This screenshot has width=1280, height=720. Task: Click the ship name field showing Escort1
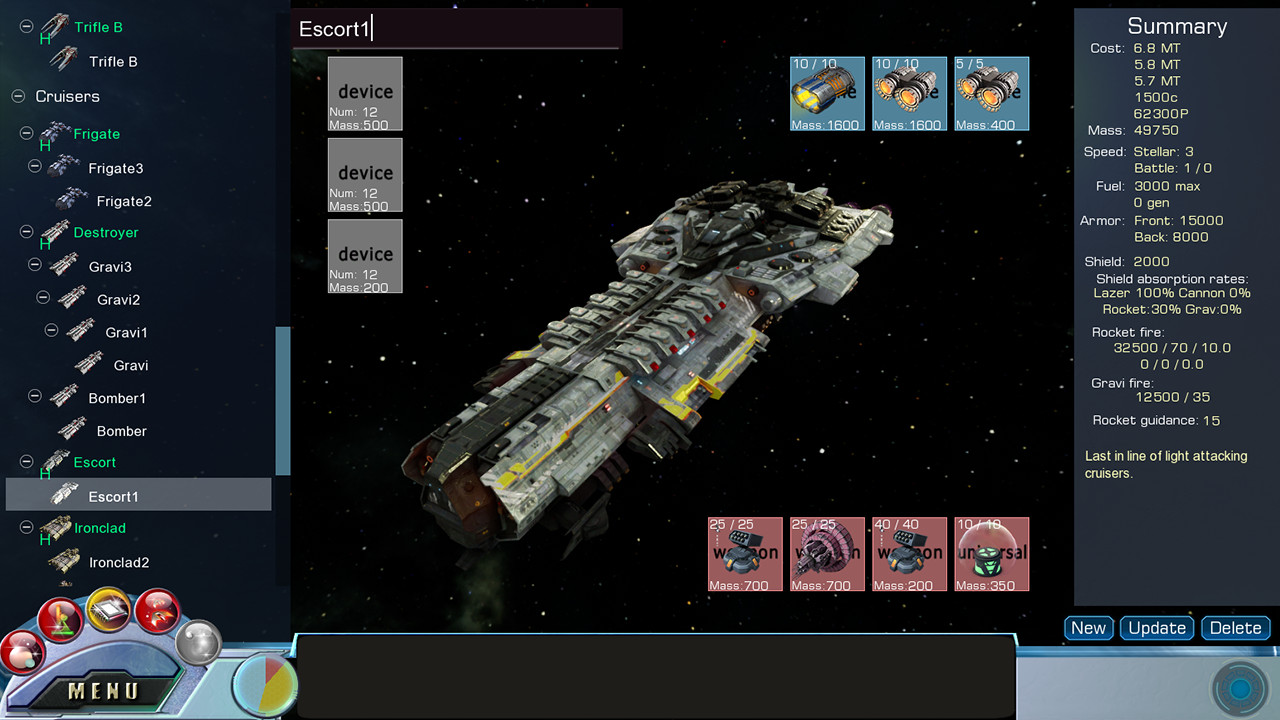click(x=456, y=30)
